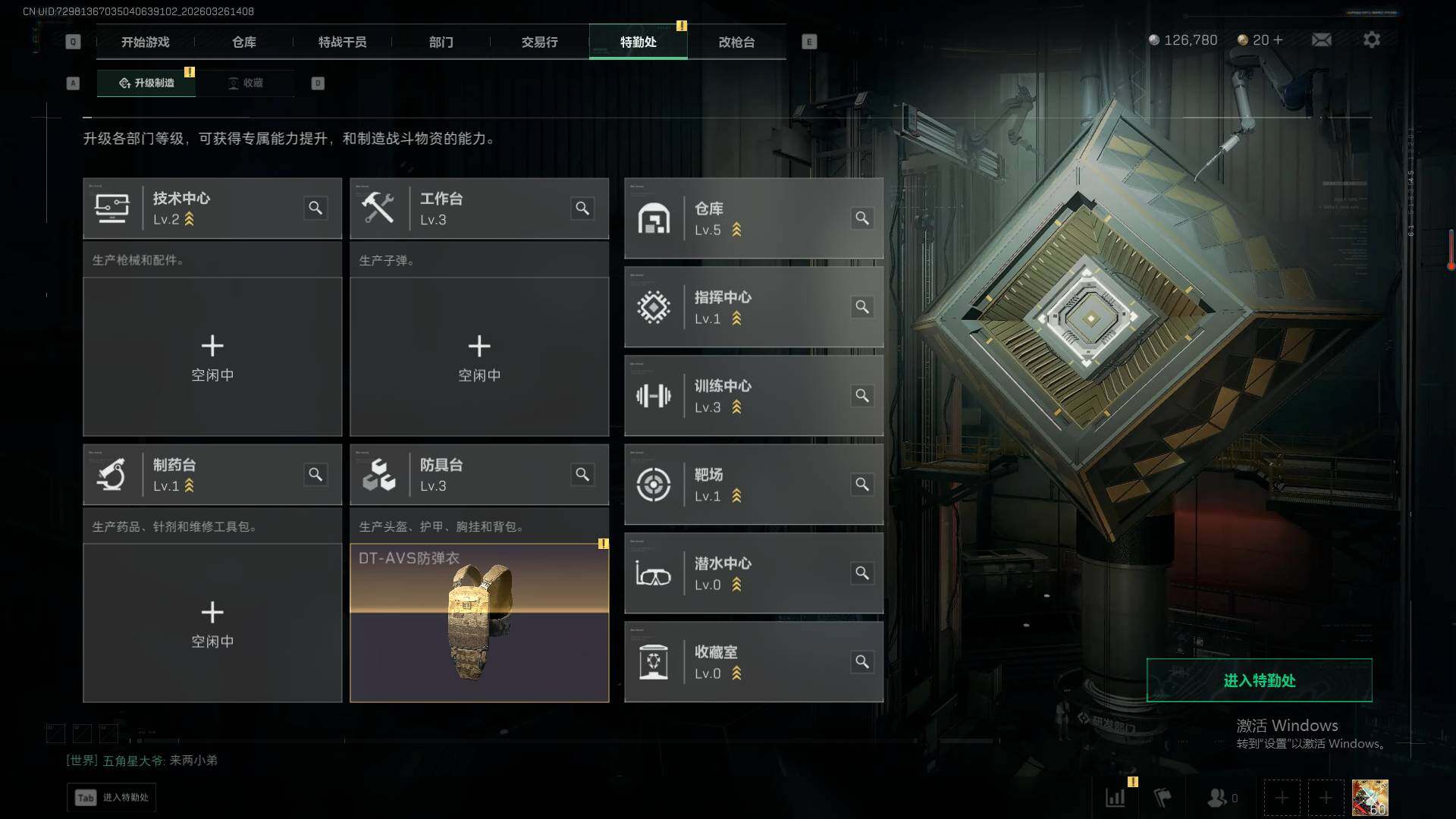Open the 收藏室 department row

[753, 661]
